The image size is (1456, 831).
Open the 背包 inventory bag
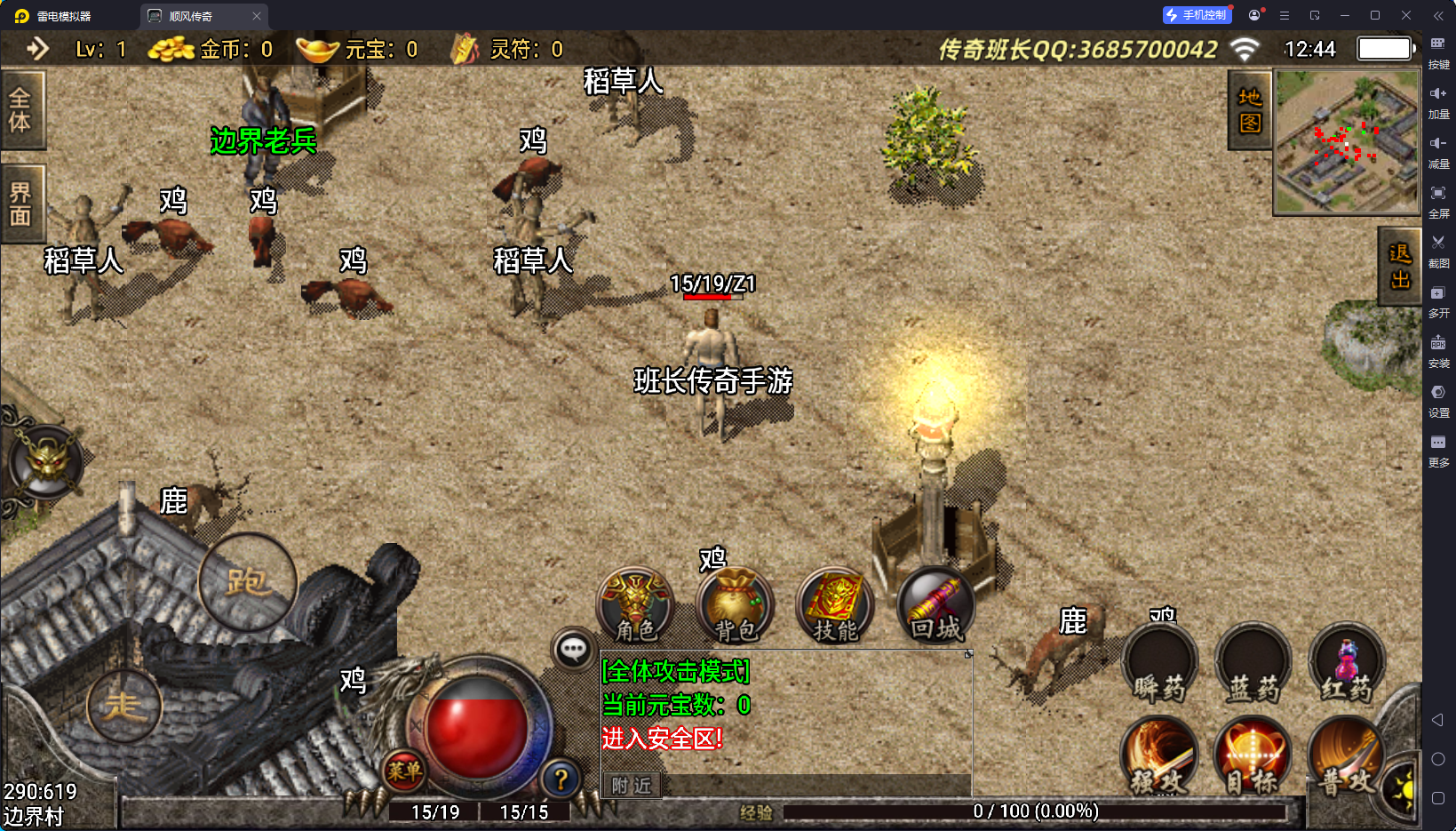(x=735, y=605)
